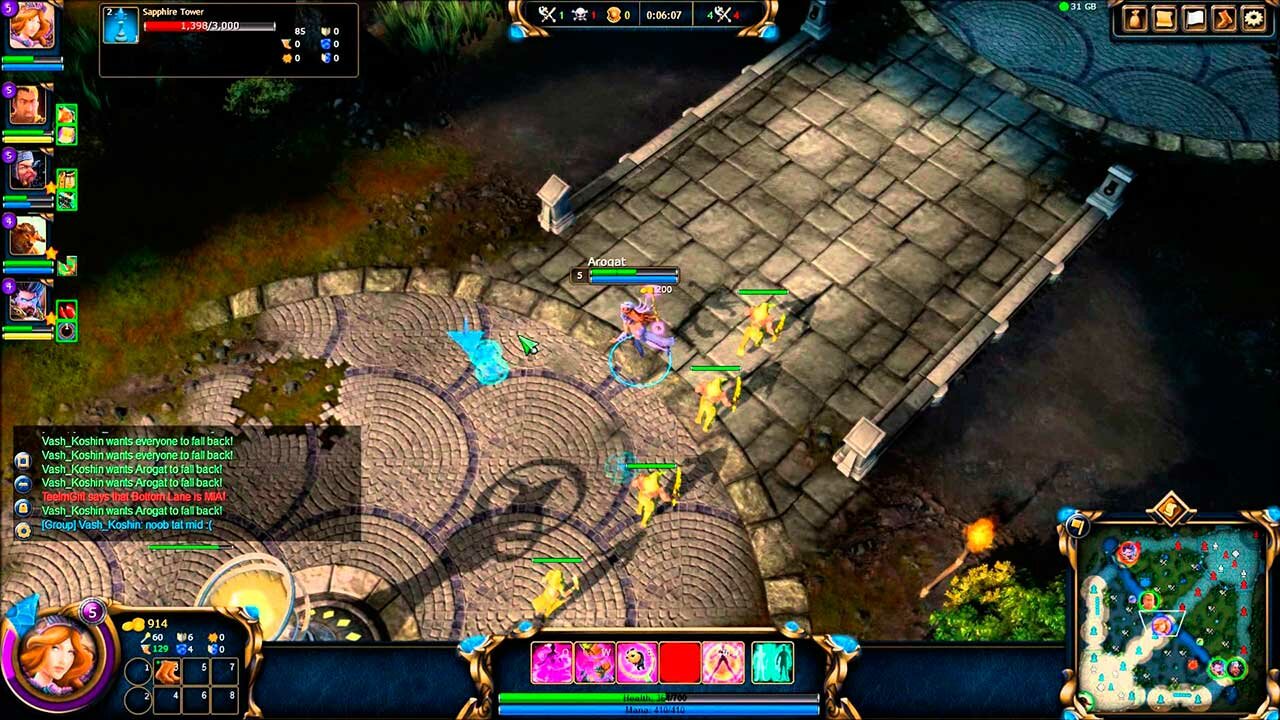Open settings with the gear icon
Image resolution: width=1280 pixels, height=720 pixels.
click(1253, 19)
